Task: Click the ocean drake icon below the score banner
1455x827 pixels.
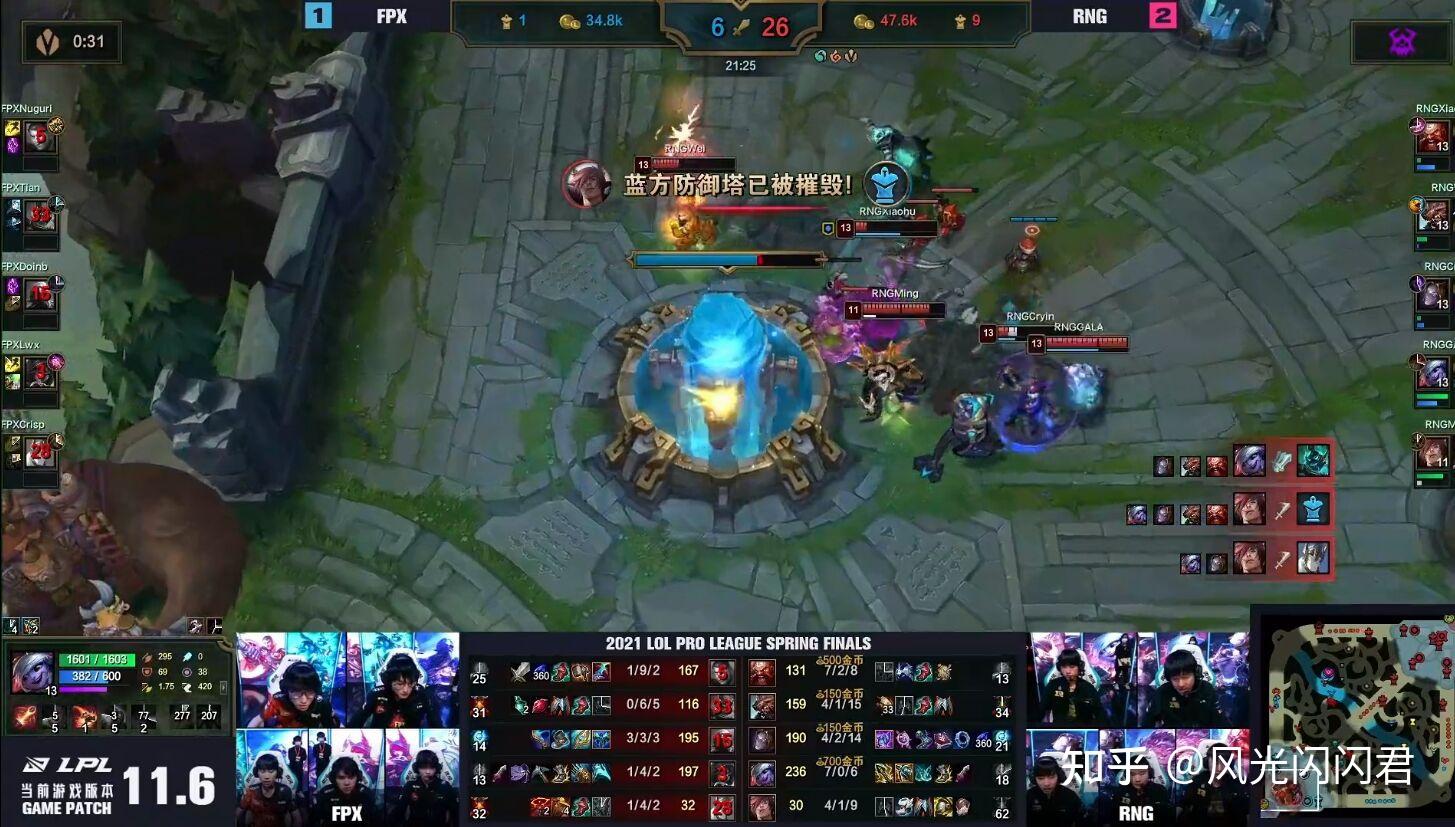Action: click(820, 56)
